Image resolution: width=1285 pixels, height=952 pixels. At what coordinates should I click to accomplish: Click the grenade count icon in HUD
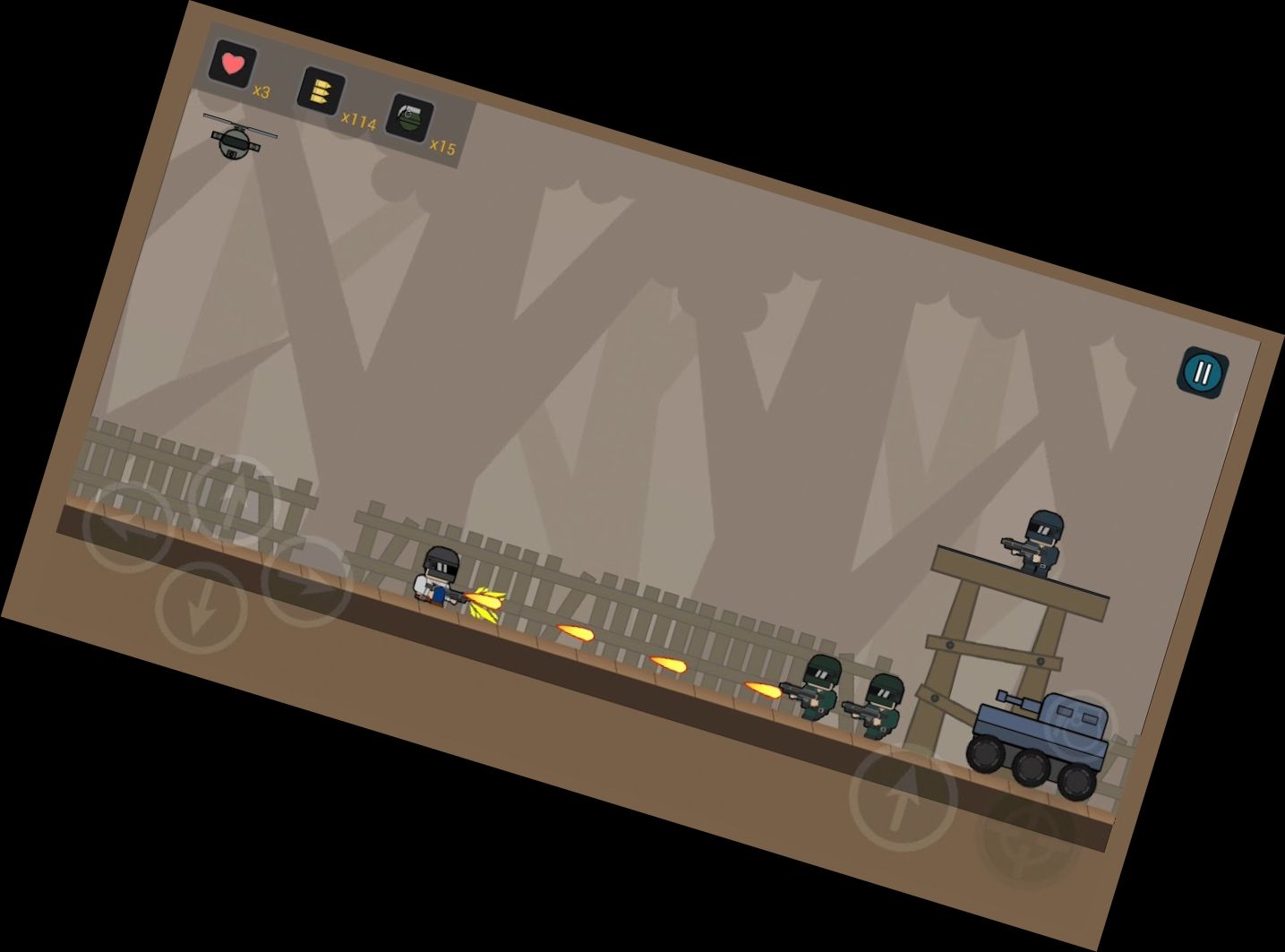(x=408, y=118)
